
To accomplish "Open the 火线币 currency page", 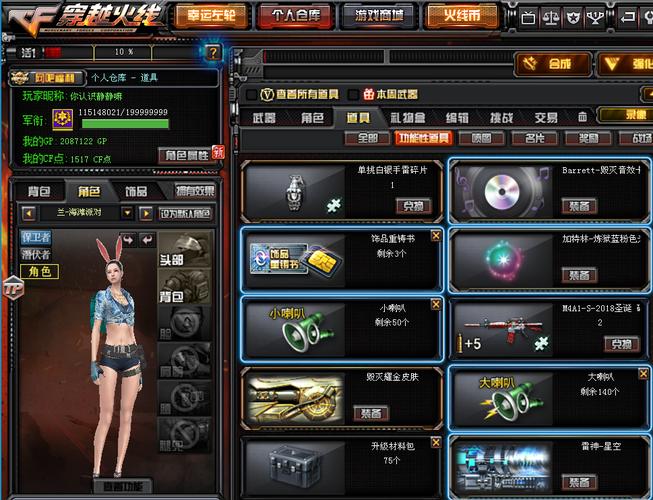I will 461,16.
